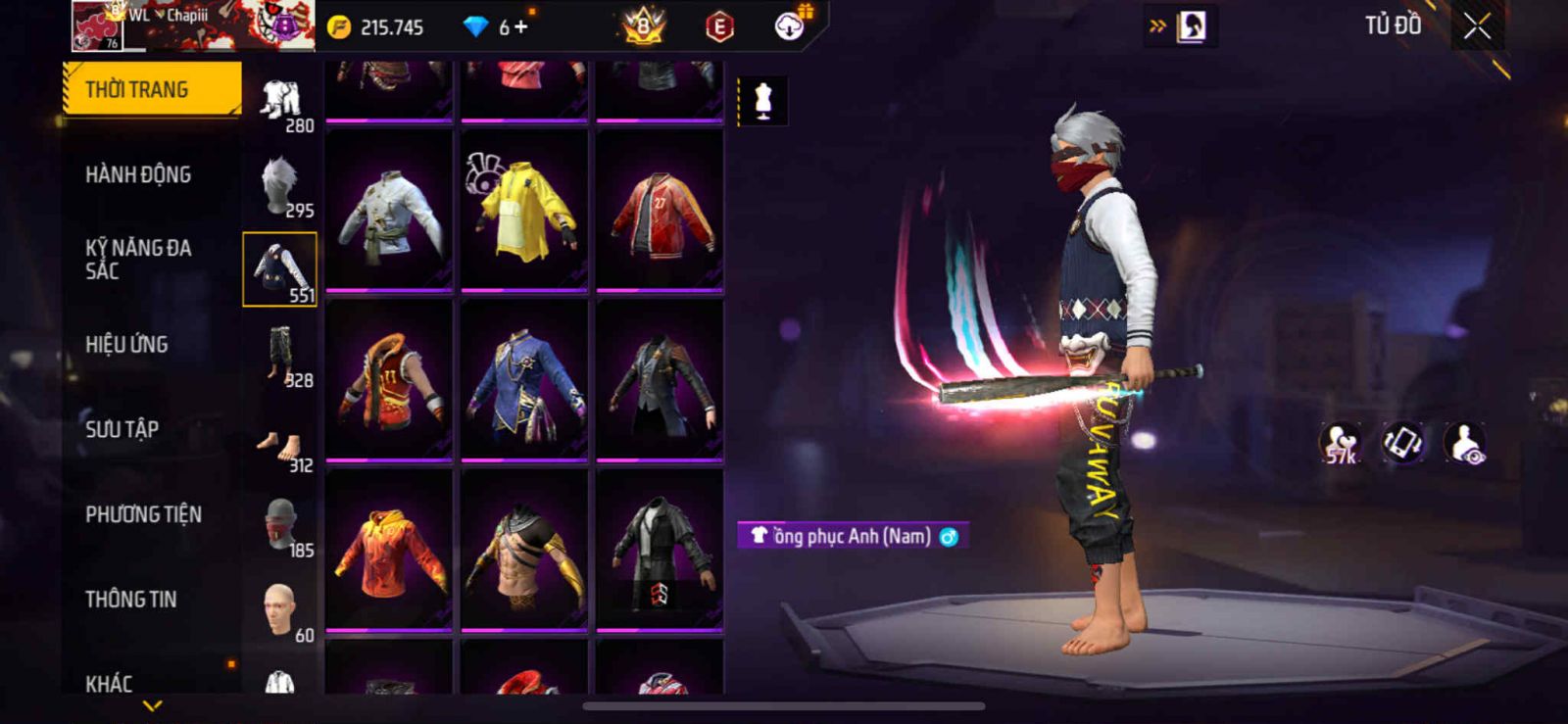Open the HIỆU ỨNG tab
This screenshot has height=724, width=1568.
126,344
